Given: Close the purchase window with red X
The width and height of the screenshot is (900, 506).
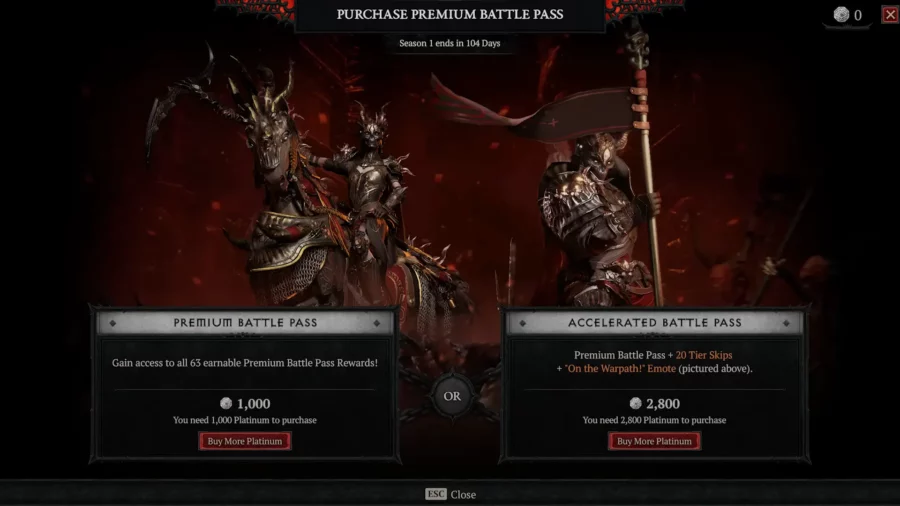Looking at the screenshot, I should point(889,15).
